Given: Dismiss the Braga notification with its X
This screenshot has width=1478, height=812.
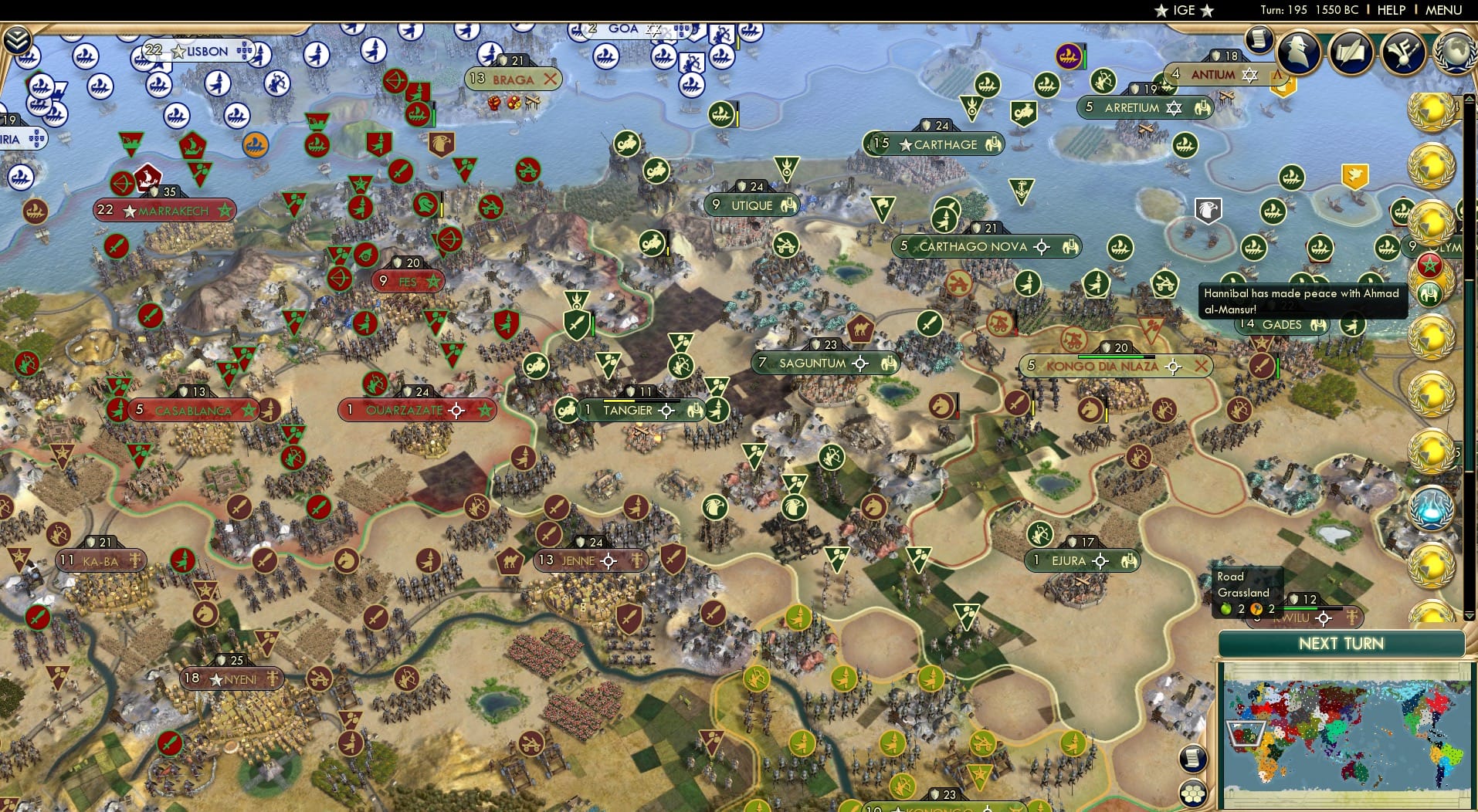Looking at the screenshot, I should click(550, 79).
